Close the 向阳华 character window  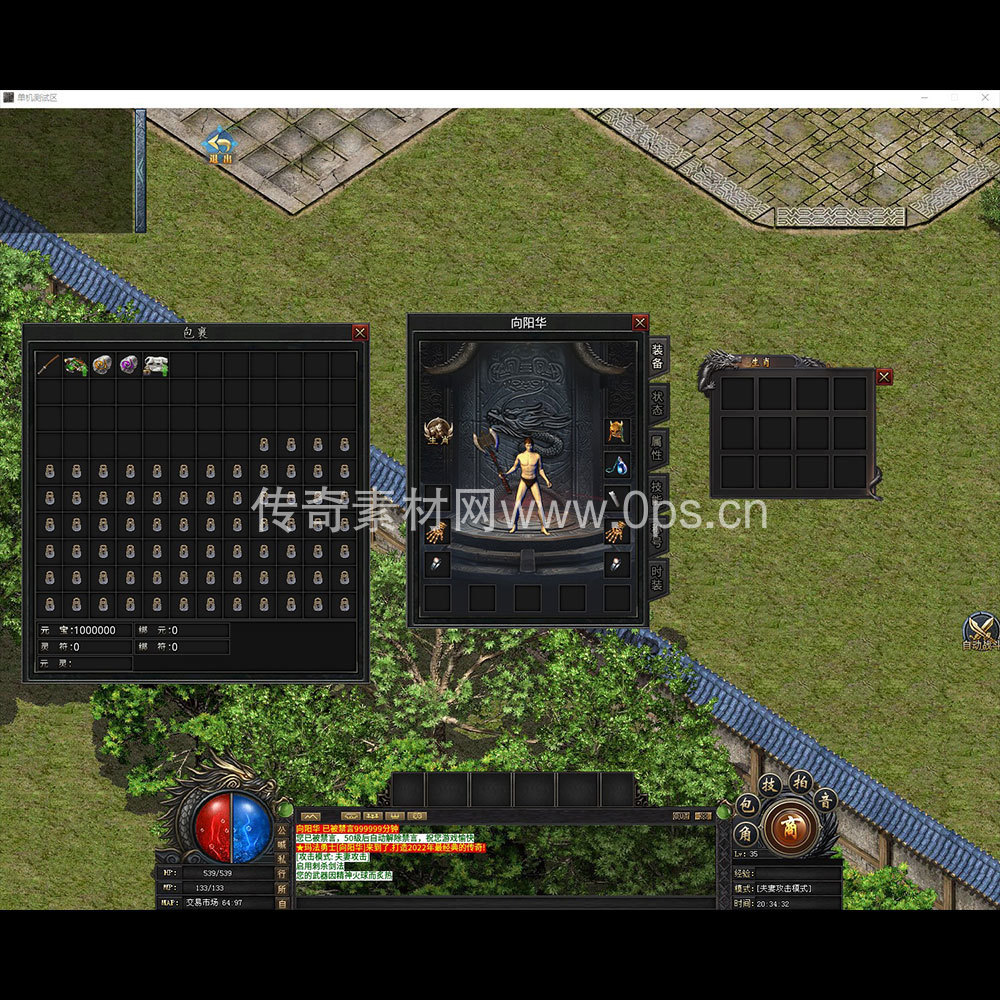(x=640, y=322)
